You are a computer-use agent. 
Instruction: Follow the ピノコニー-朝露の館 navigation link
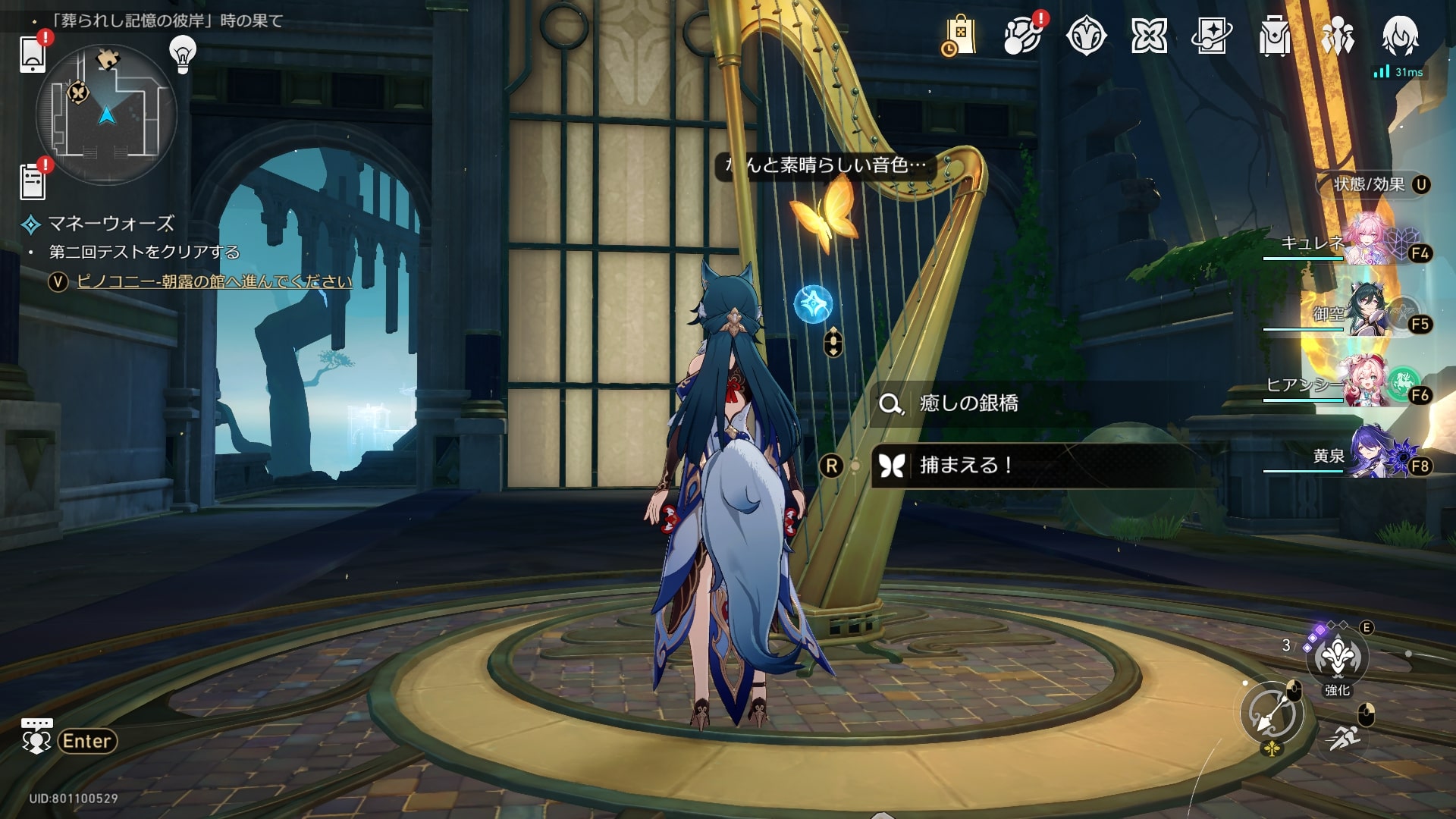215,281
